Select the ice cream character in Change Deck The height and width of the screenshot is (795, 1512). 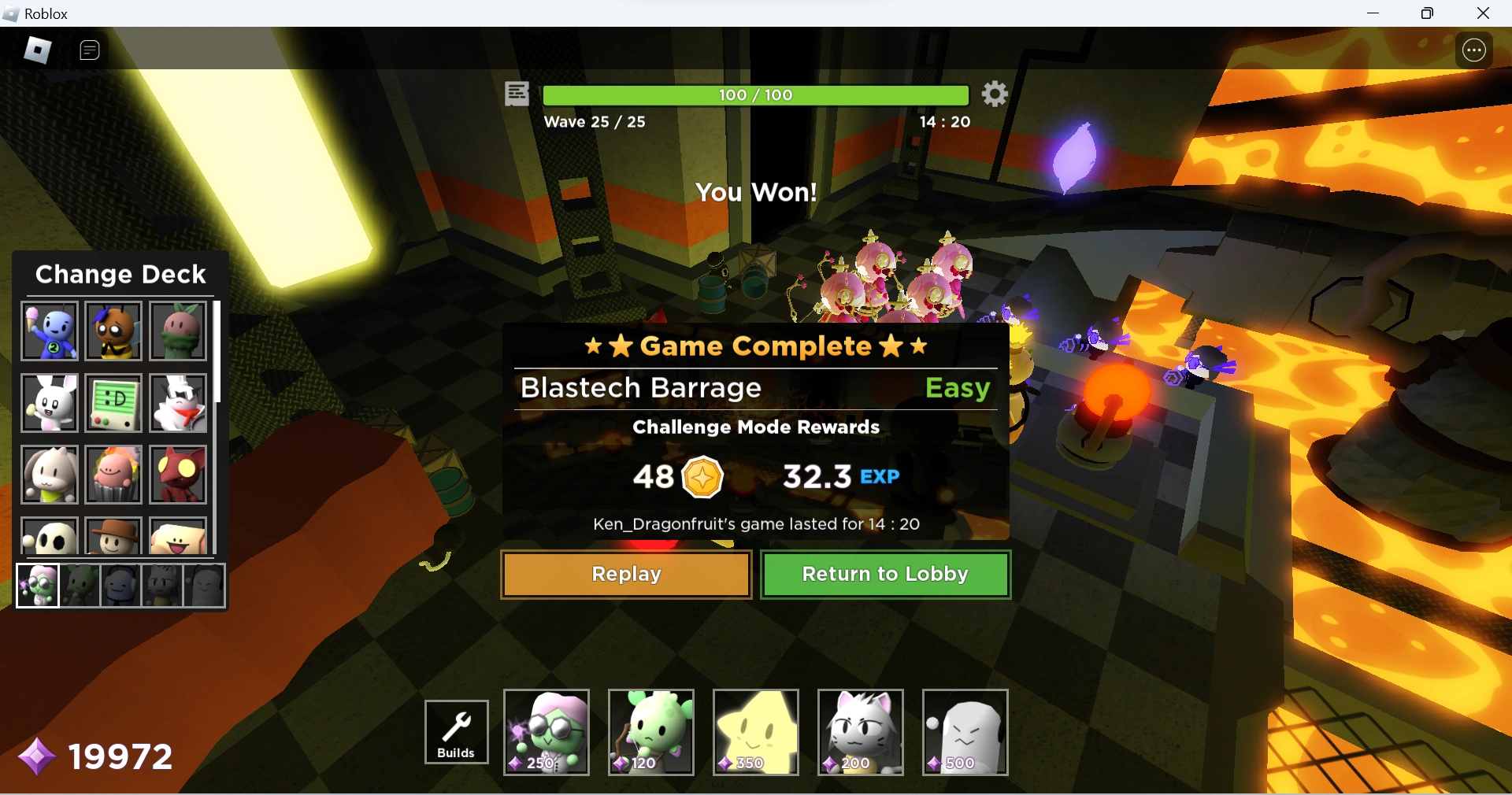(49, 331)
